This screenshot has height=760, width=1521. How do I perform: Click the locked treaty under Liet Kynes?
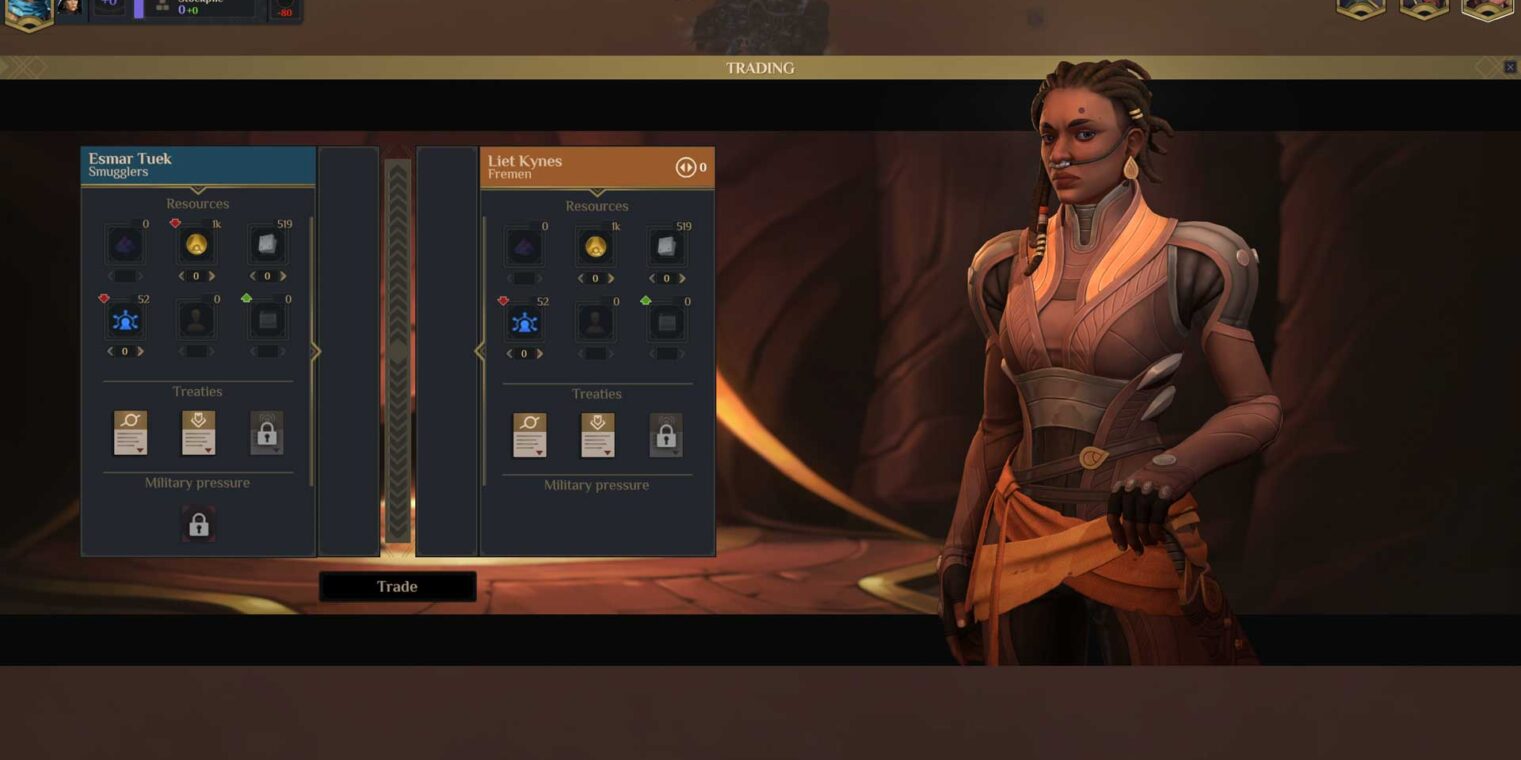[666, 436]
